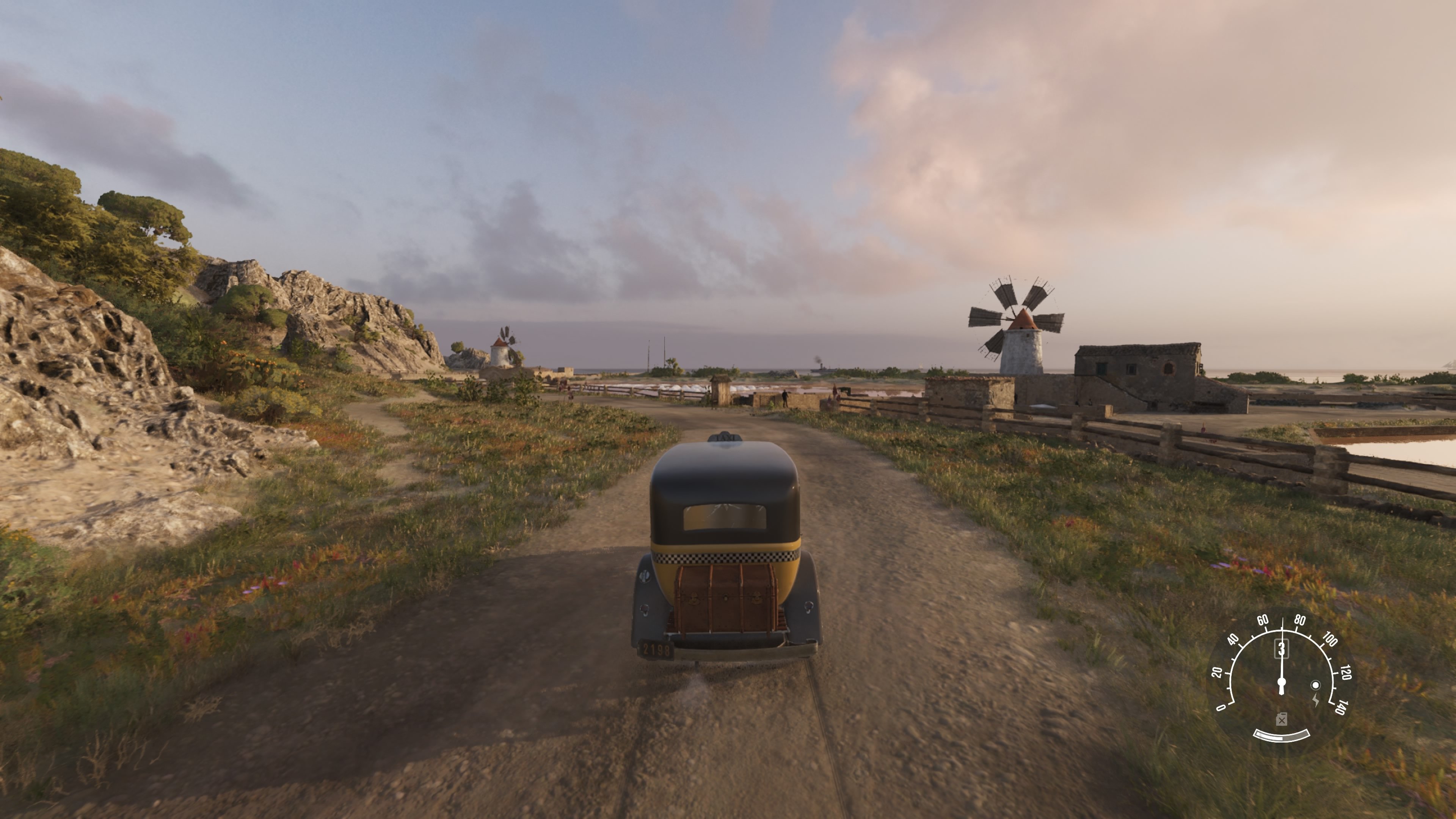The image size is (1456, 819).
Task: Select the lightning bolt indicator icon
Action: click(x=1316, y=700)
